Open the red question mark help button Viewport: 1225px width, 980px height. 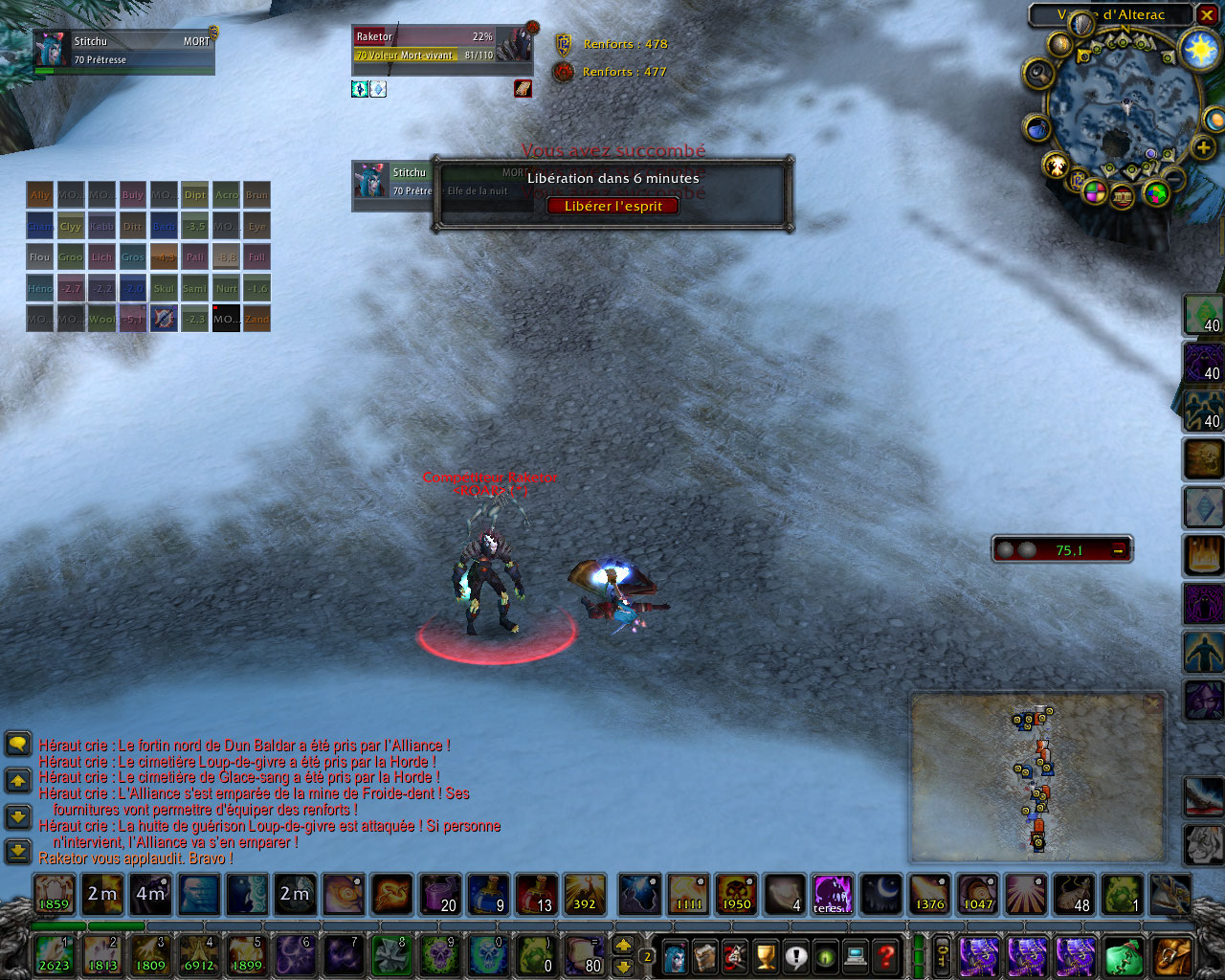pyautogui.click(x=887, y=955)
